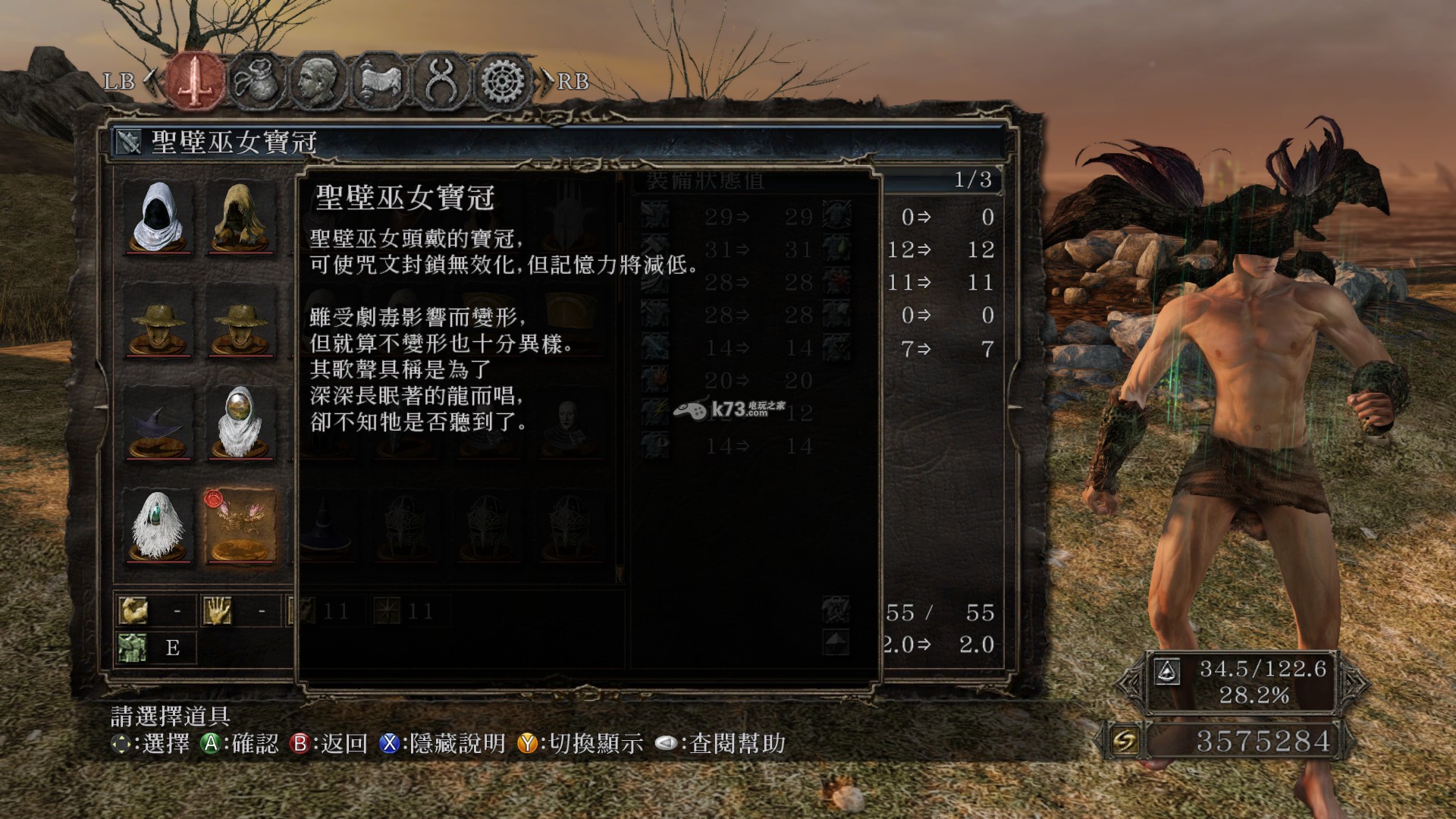Open the player status head tab
The width and height of the screenshot is (1456, 819).
coord(318,80)
